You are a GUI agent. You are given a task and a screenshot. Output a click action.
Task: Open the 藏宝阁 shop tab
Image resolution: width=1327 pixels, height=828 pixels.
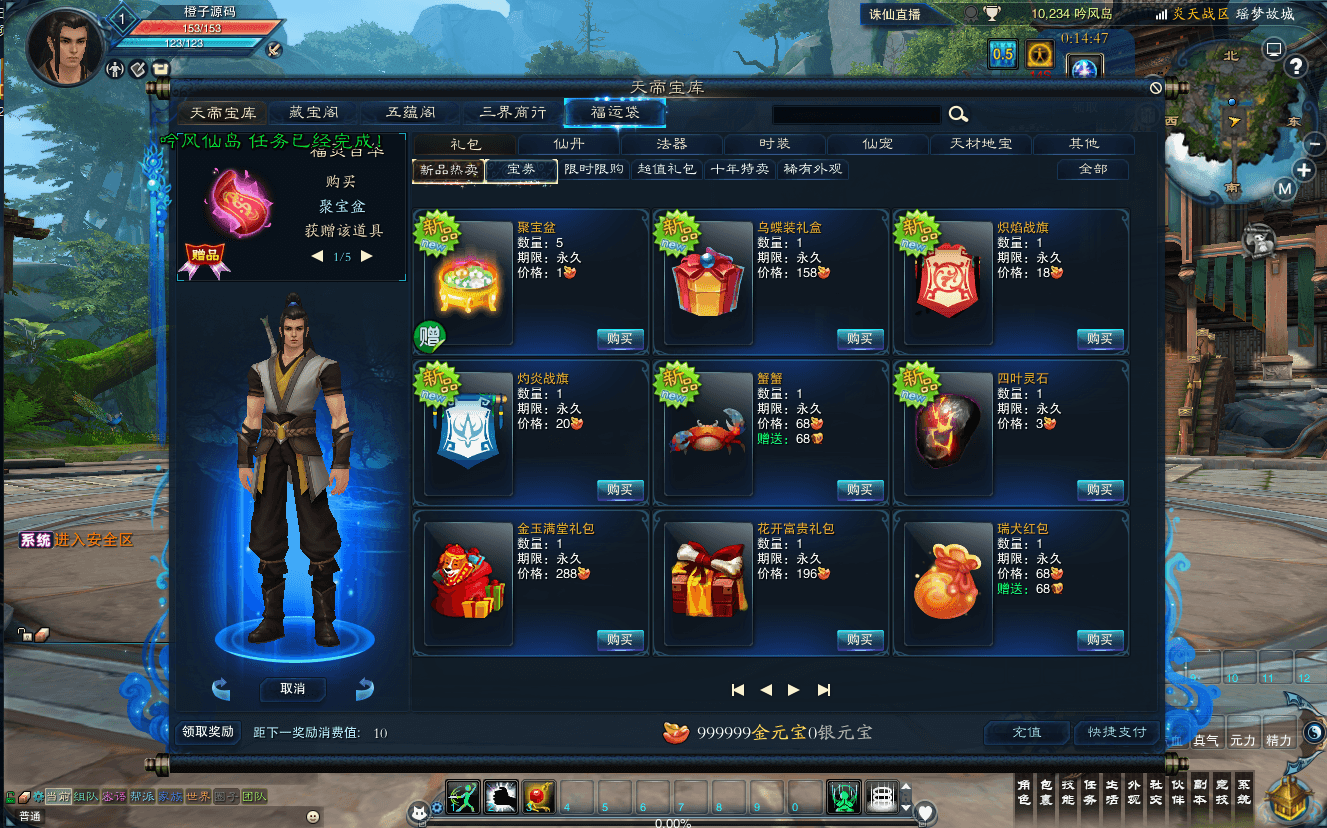315,113
